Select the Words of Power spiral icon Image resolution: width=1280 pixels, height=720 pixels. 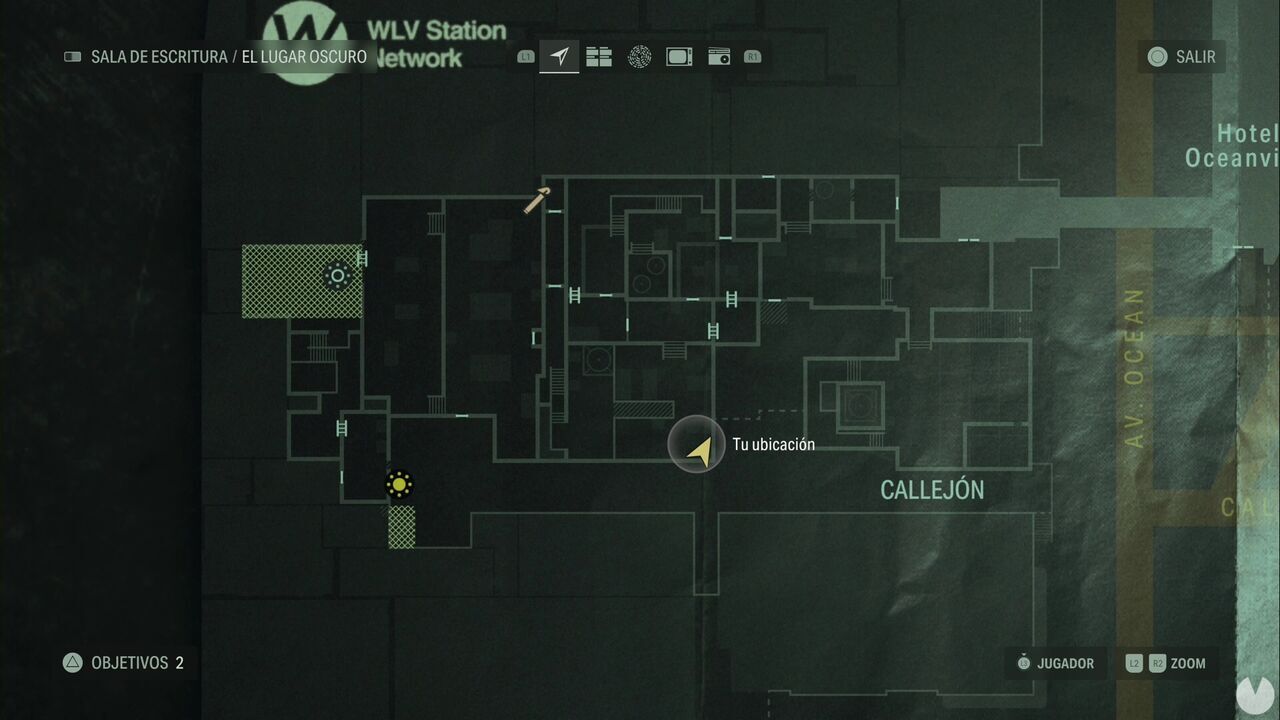(639, 57)
